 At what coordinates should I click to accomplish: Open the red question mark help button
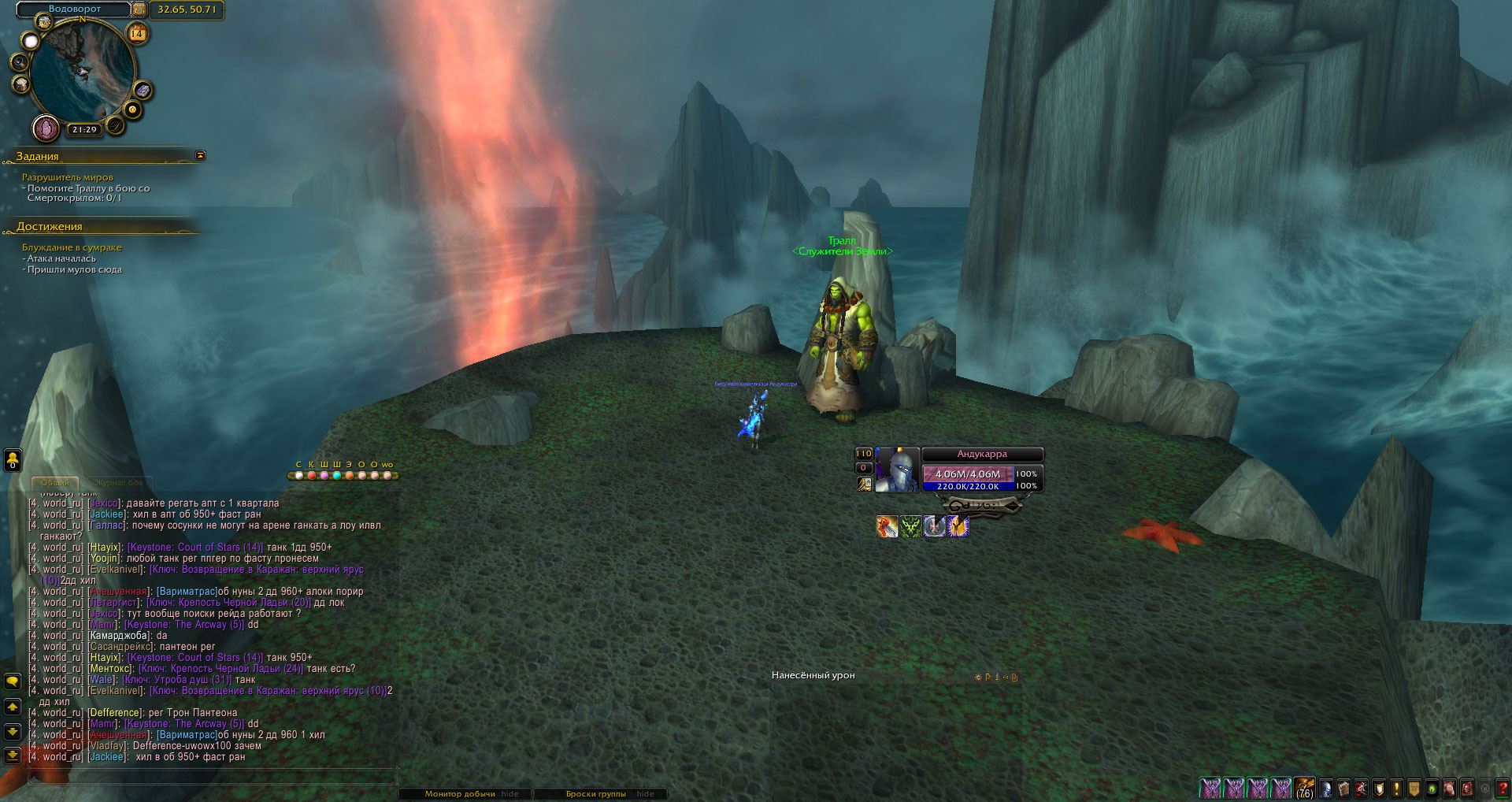click(1503, 787)
